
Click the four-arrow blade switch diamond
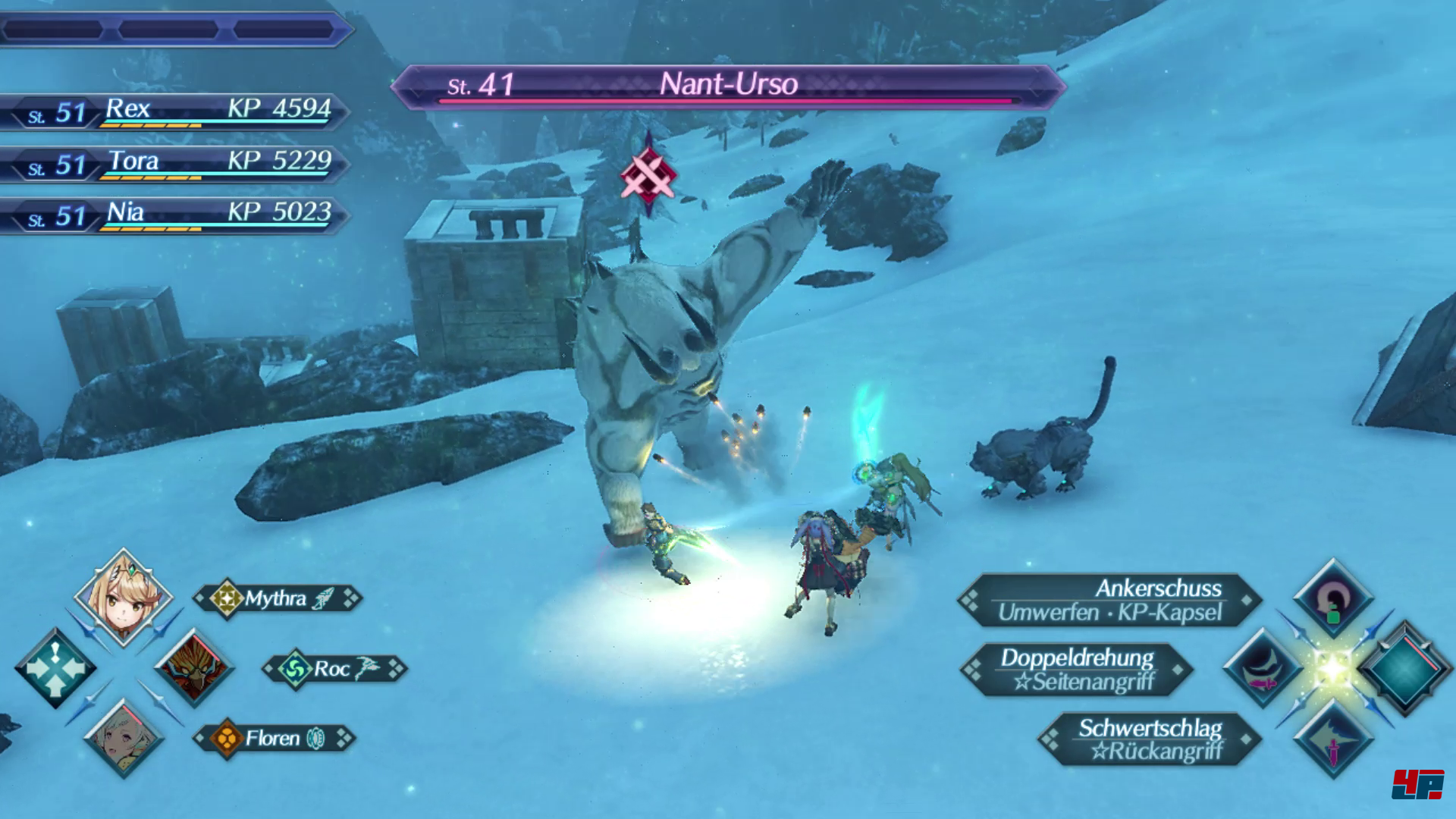click(x=55, y=668)
